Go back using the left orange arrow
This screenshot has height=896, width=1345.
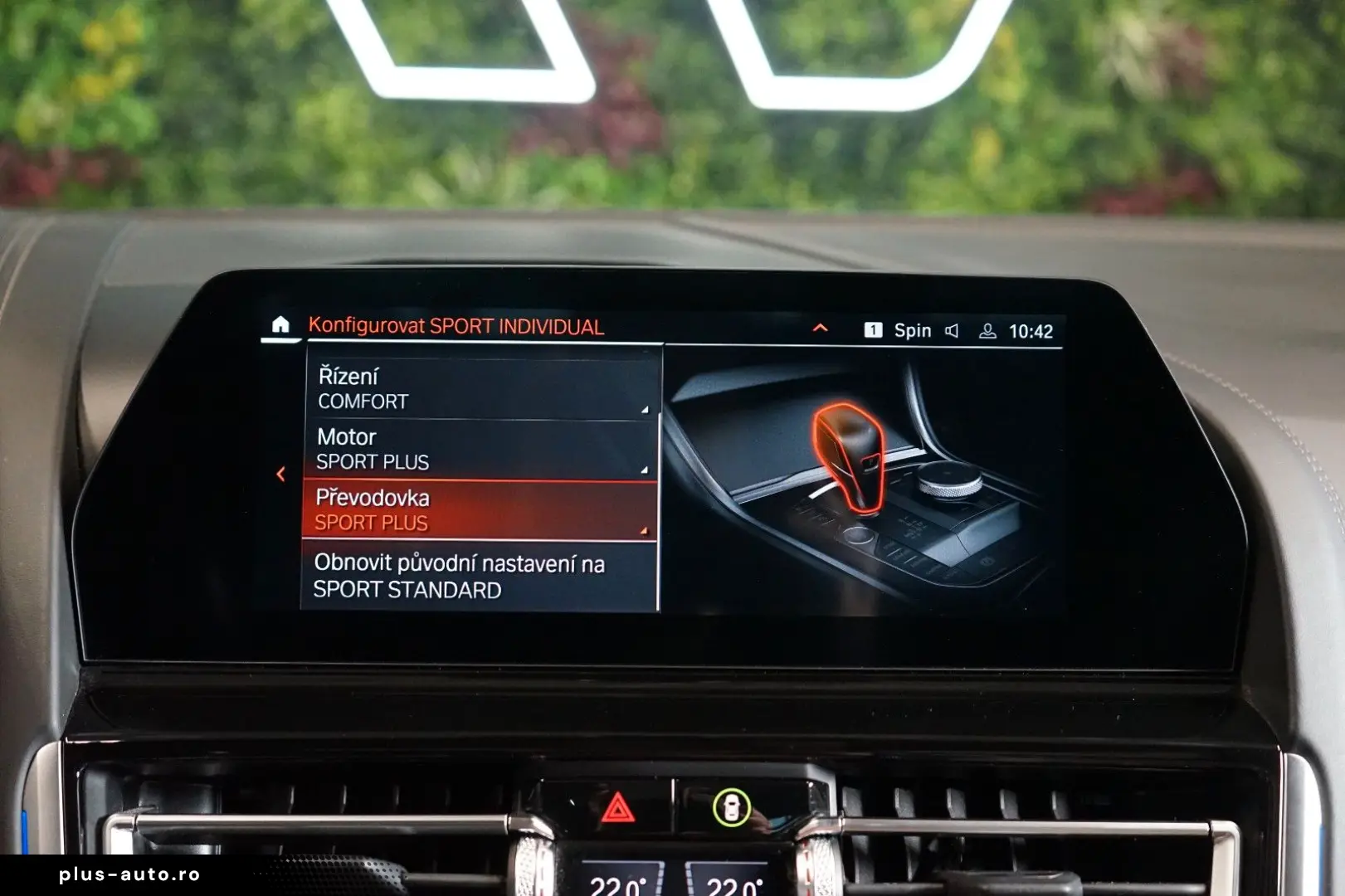(x=280, y=473)
